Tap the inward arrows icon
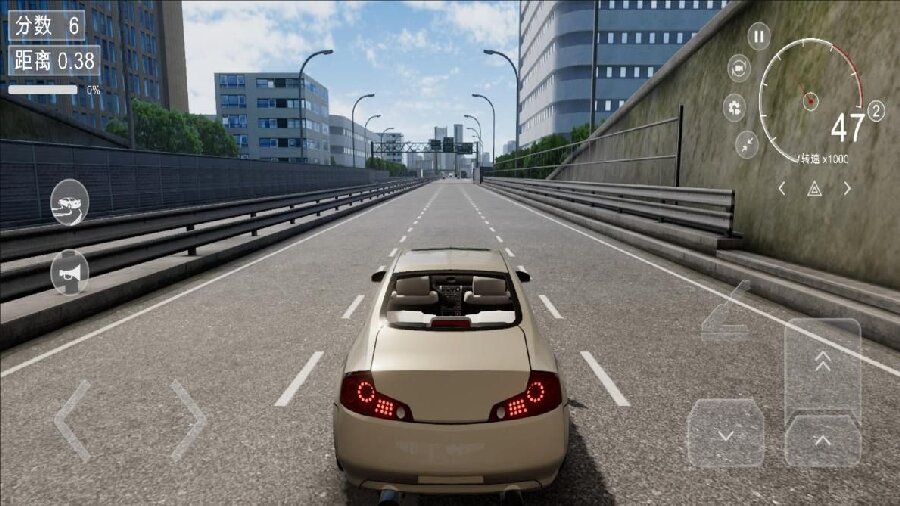 click(x=747, y=144)
